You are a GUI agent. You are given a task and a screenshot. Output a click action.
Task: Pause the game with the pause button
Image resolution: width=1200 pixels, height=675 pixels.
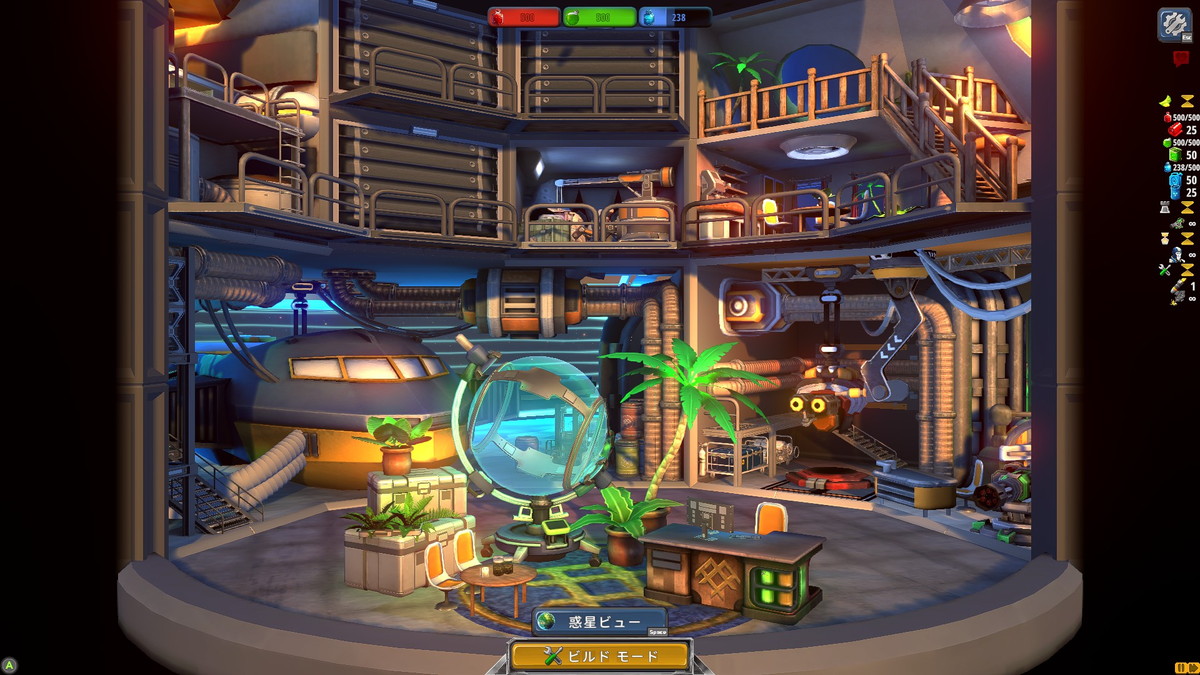pyautogui.click(x=1179, y=667)
